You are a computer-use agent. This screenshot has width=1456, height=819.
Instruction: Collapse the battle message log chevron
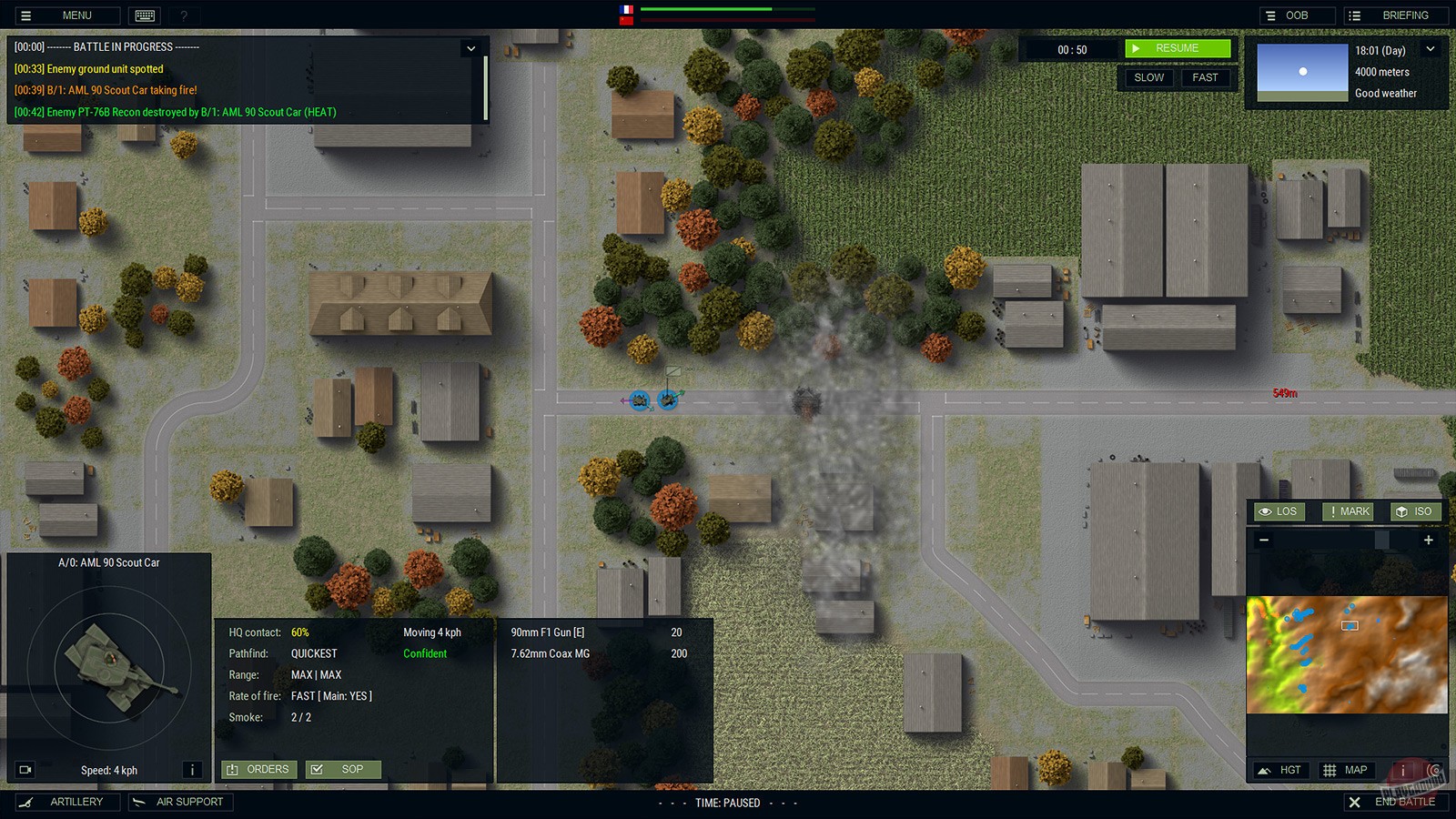tap(471, 48)
